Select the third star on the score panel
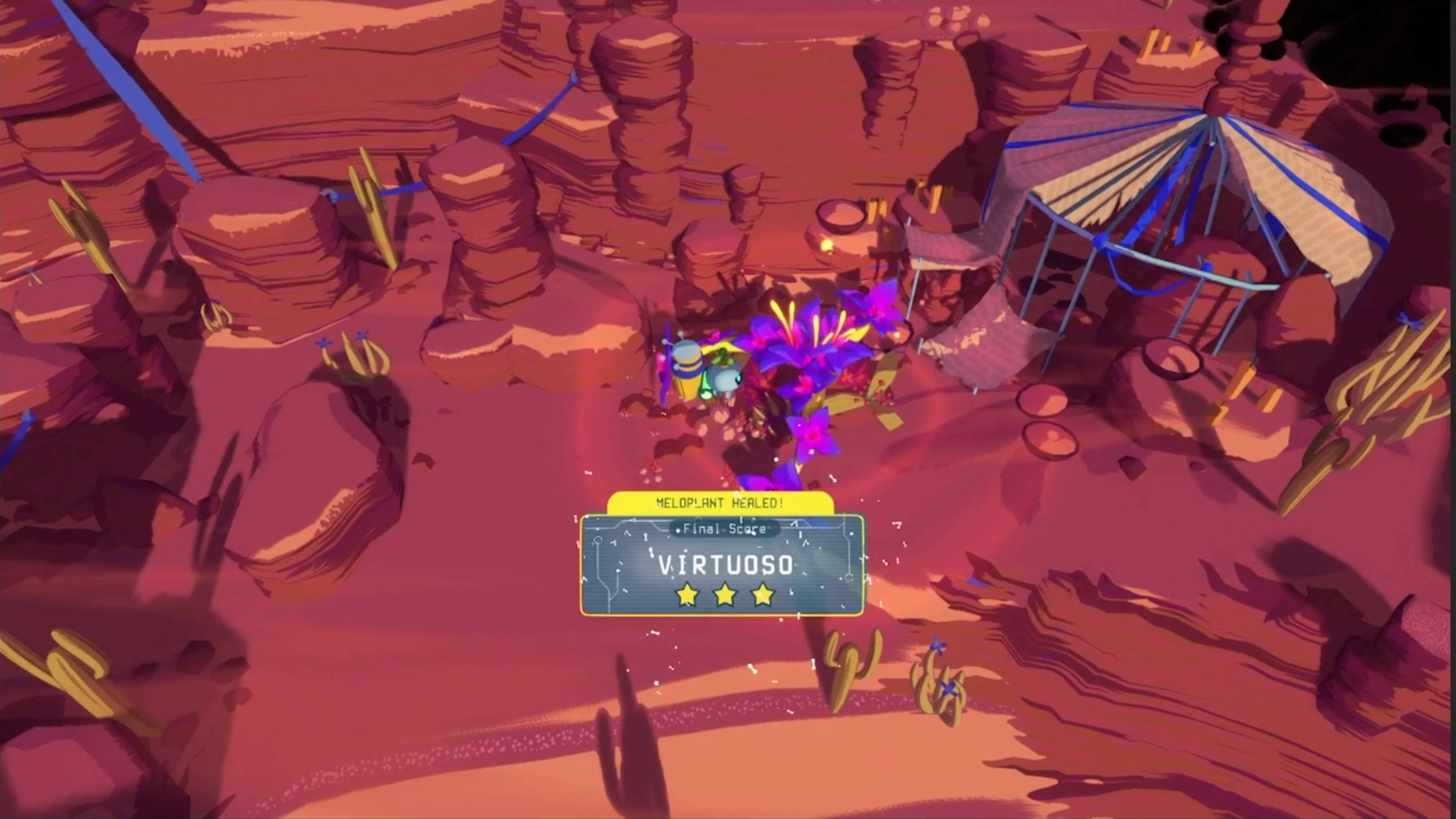1456x819 pixels. tap(763, 595)
